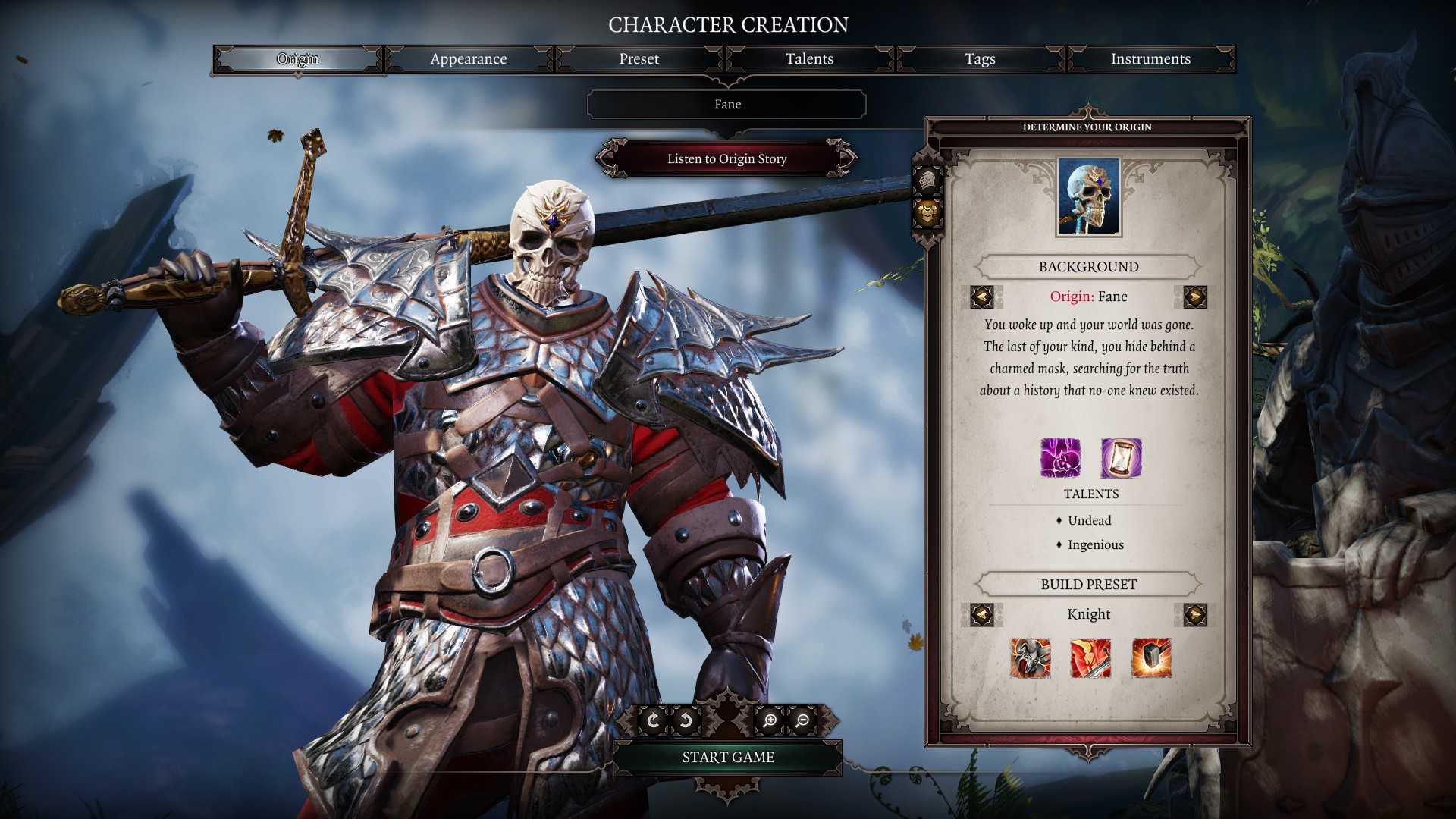The height and width of the screenshot is (819, 1456).
Task: Edit the character name field reading Fane
Action: point(726,105)
